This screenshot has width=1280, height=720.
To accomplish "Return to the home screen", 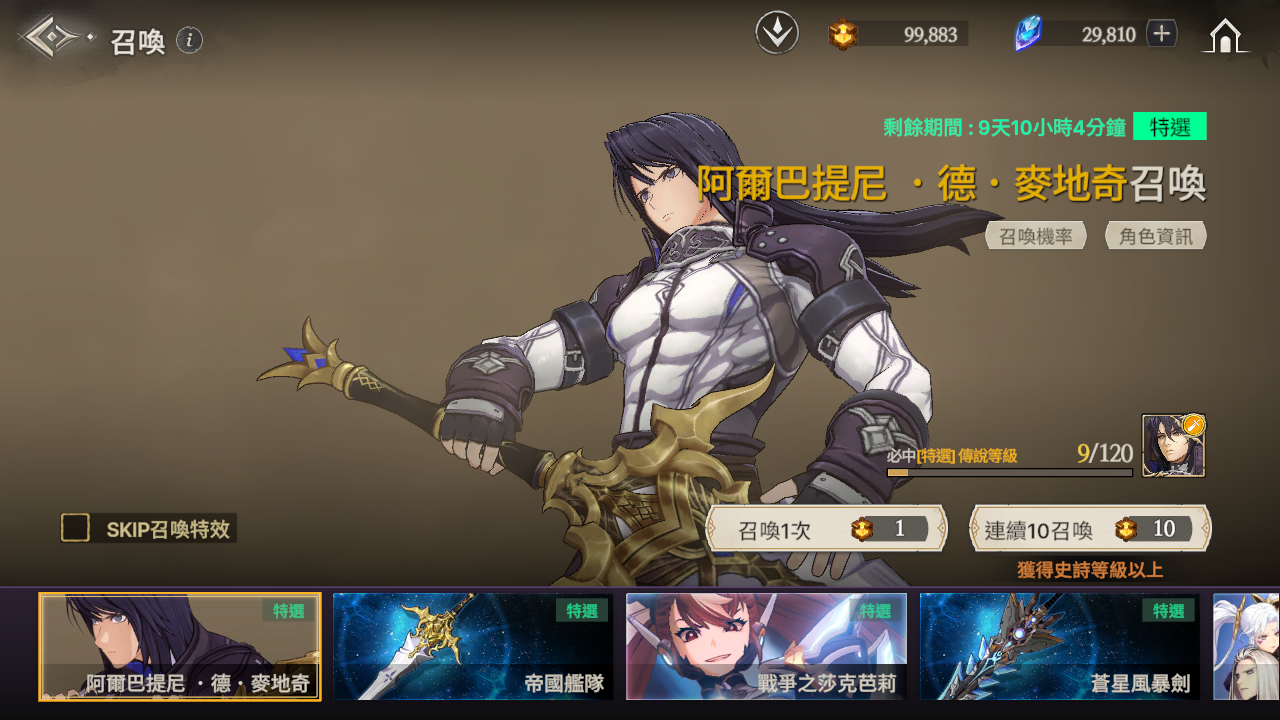I will (1225, 36).
